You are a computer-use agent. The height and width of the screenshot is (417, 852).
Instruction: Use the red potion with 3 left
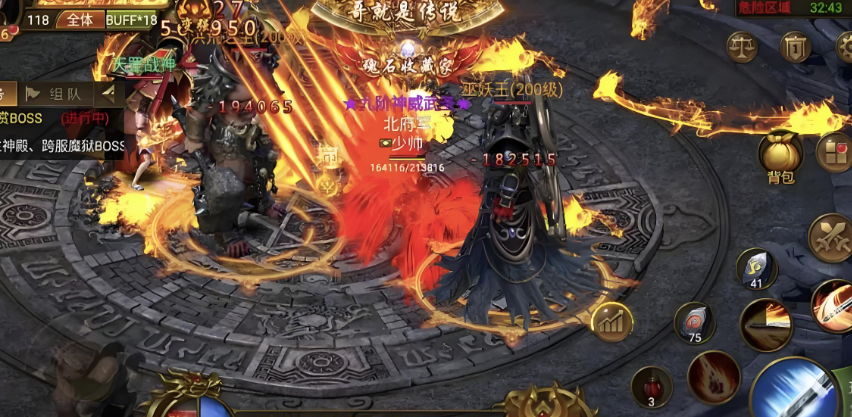coord(652,387)
